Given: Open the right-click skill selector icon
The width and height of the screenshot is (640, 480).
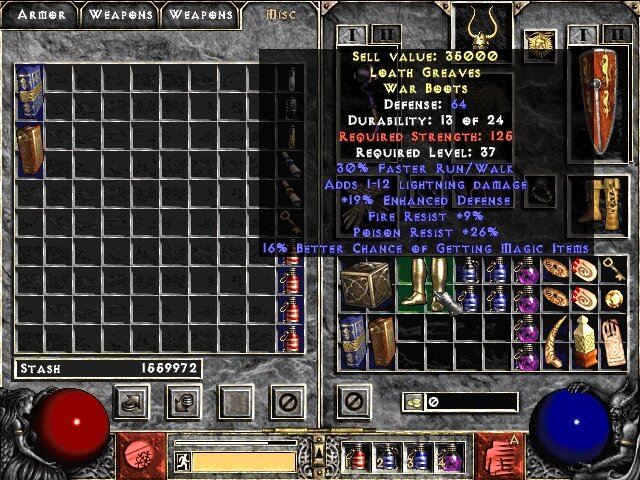Looking at the screenshot, I should pyautogui.click(x=496, y=455).
